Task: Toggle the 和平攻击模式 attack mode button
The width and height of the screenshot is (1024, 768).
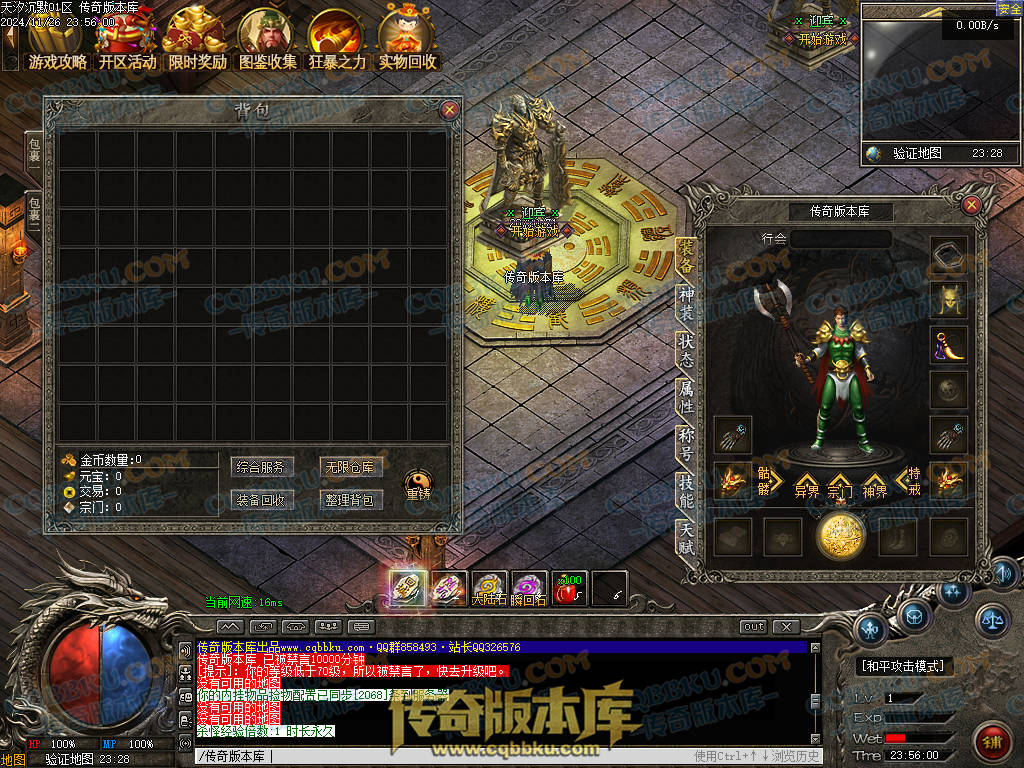Action: [905, 666]
